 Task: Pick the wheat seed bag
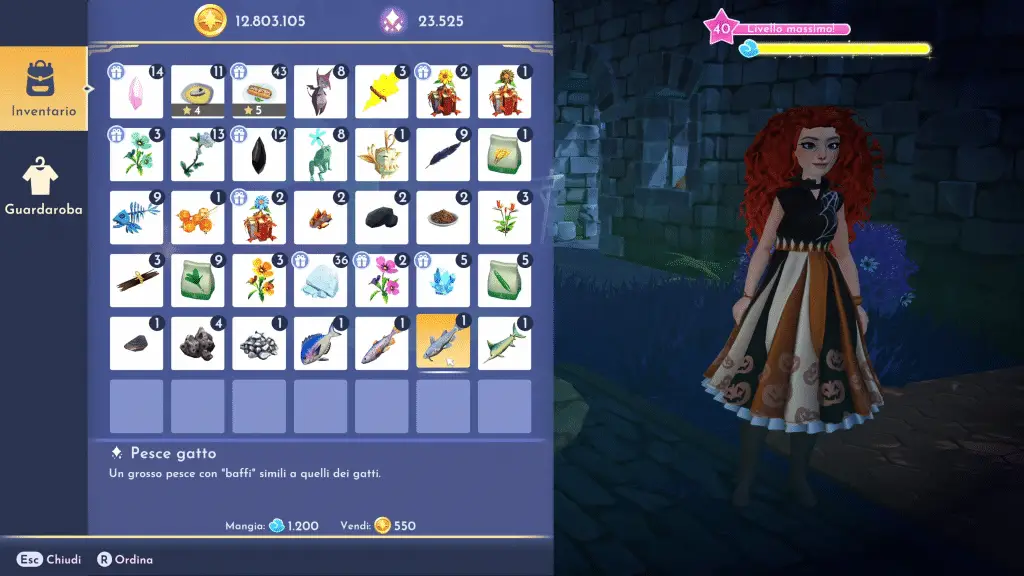click(504, 154)
